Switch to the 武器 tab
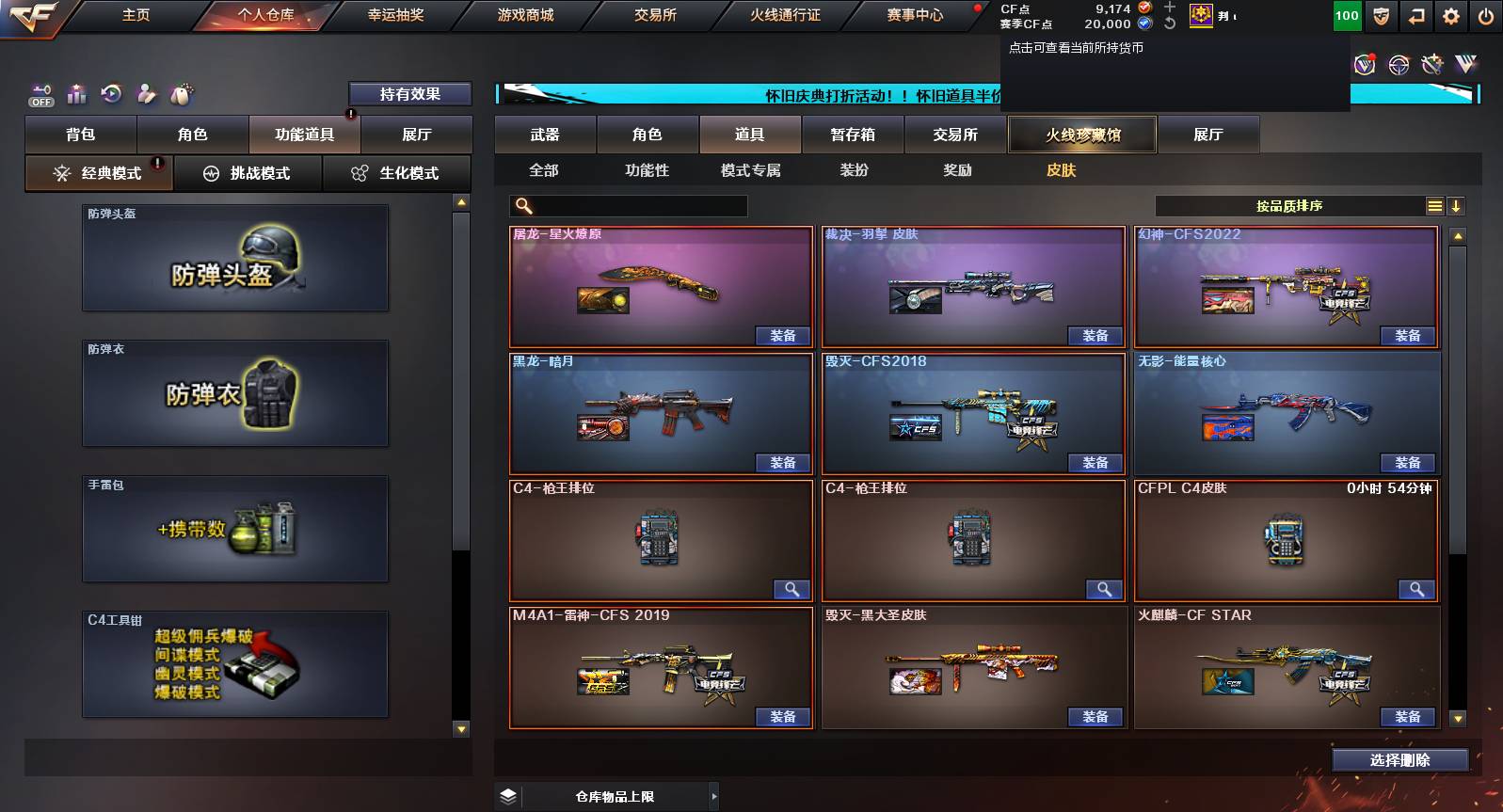Viewport: 1503px width, 812px height. point(545,134)
